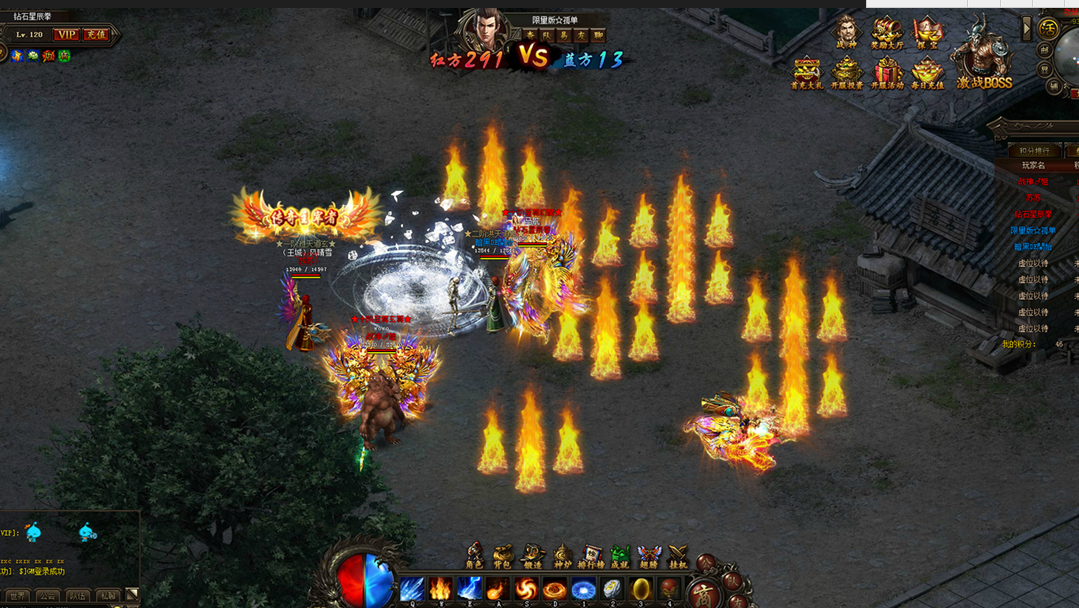Click the red 充值 recharge button
This screenshot has height=608, width=1079.
(x=96, y=35)
